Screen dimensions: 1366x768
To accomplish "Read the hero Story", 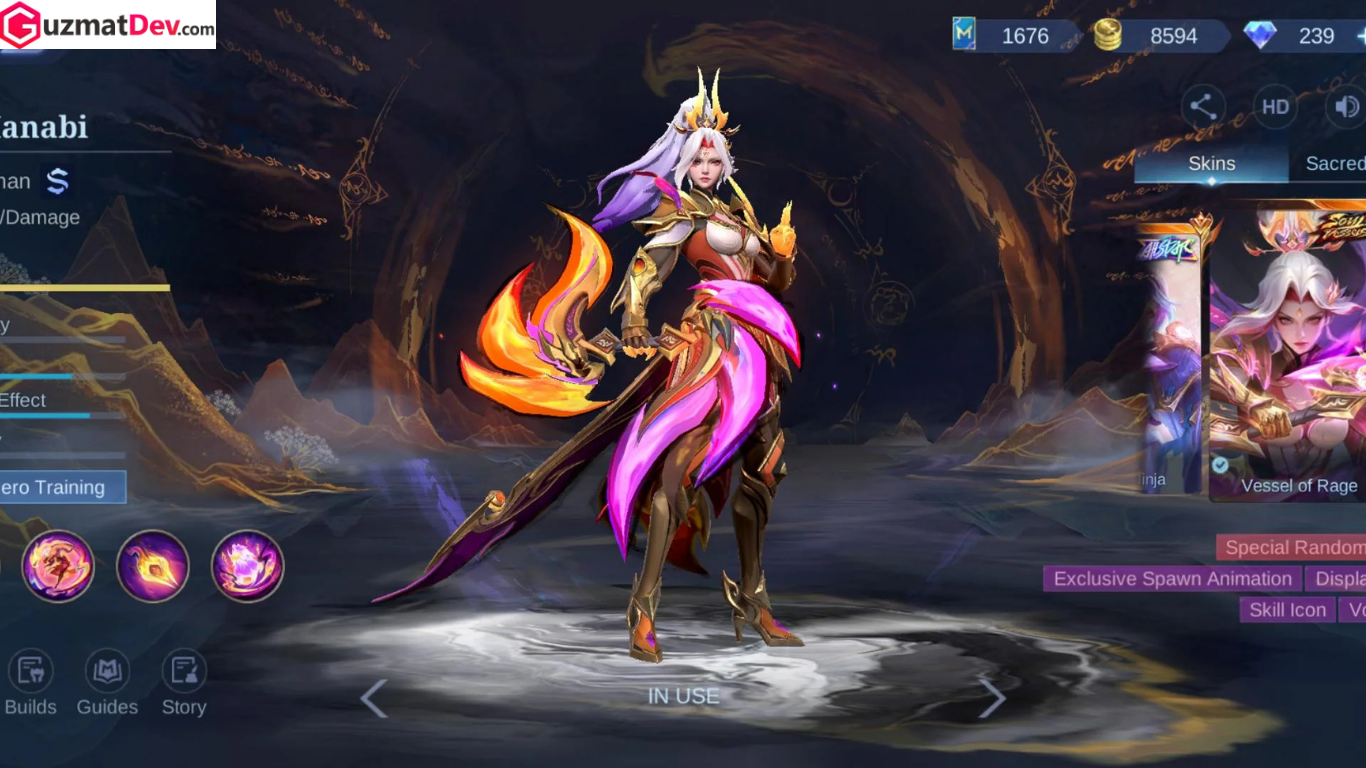I will click(184, 684).
